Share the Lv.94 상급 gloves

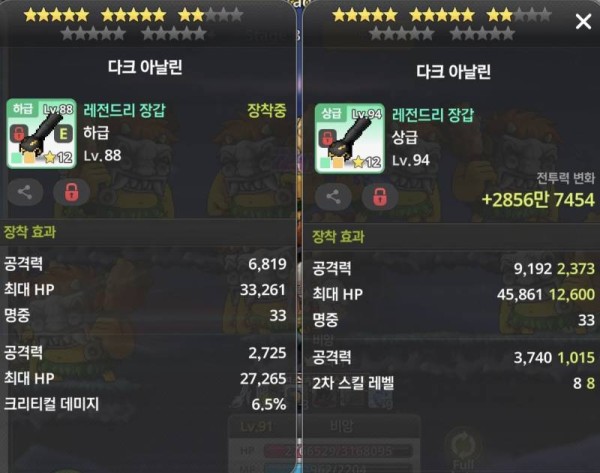pos(334,196)
